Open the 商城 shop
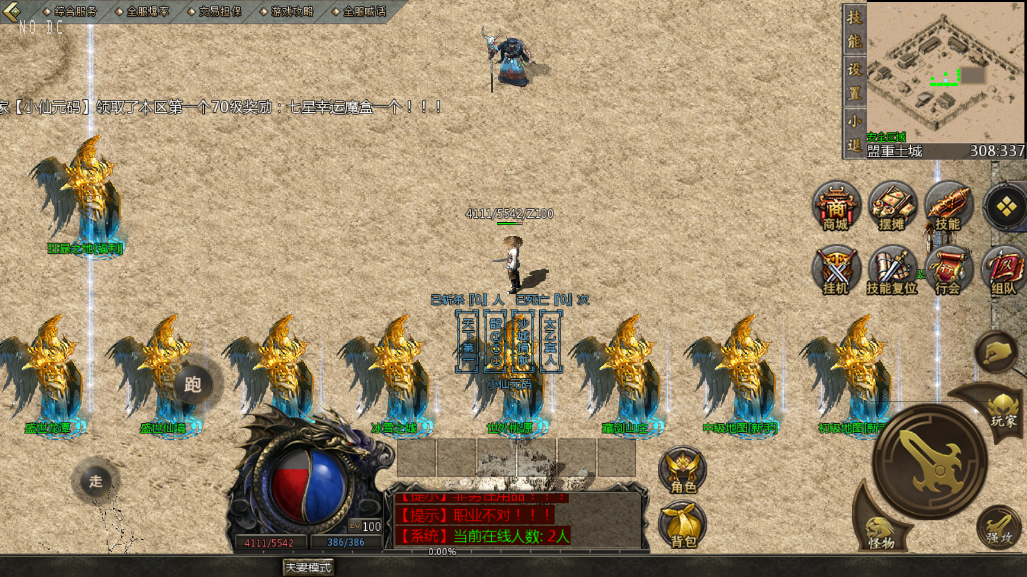1027x577 pixels. point(836,207)
